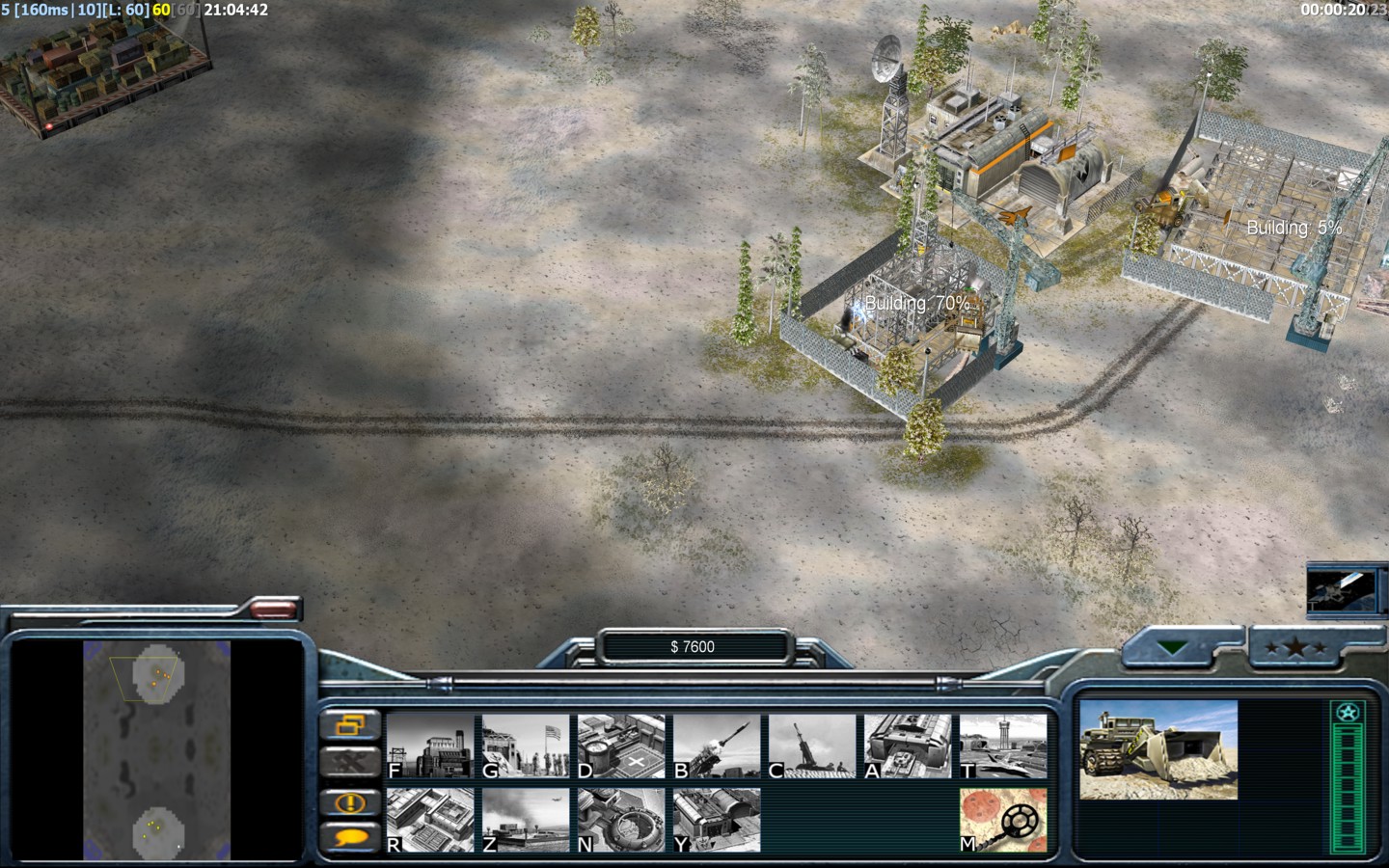Build the Particle Cannon superweapon
1389x868 pixels.
[x=621, y=820]
